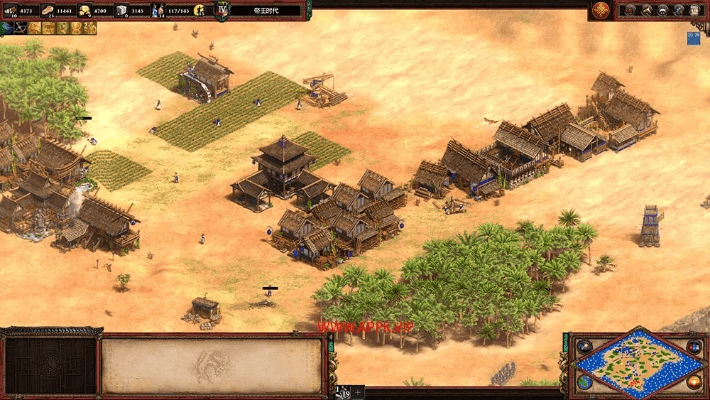Open the rightmost icon in the top menu bar
The width and height of the screenshot is (710, 400).
point(695,10)
